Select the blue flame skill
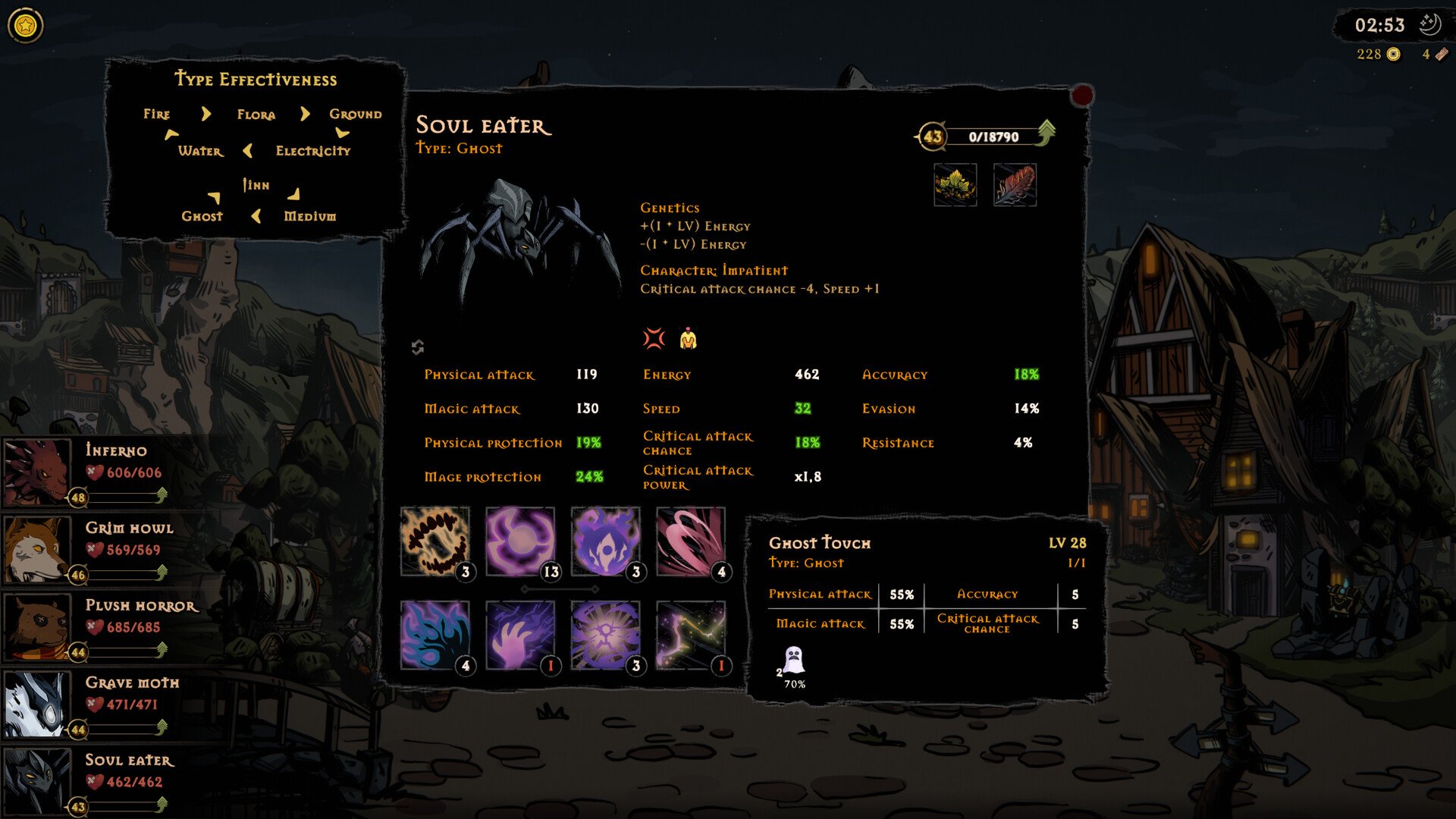The image size is (1456, 819). coord(435,635)
